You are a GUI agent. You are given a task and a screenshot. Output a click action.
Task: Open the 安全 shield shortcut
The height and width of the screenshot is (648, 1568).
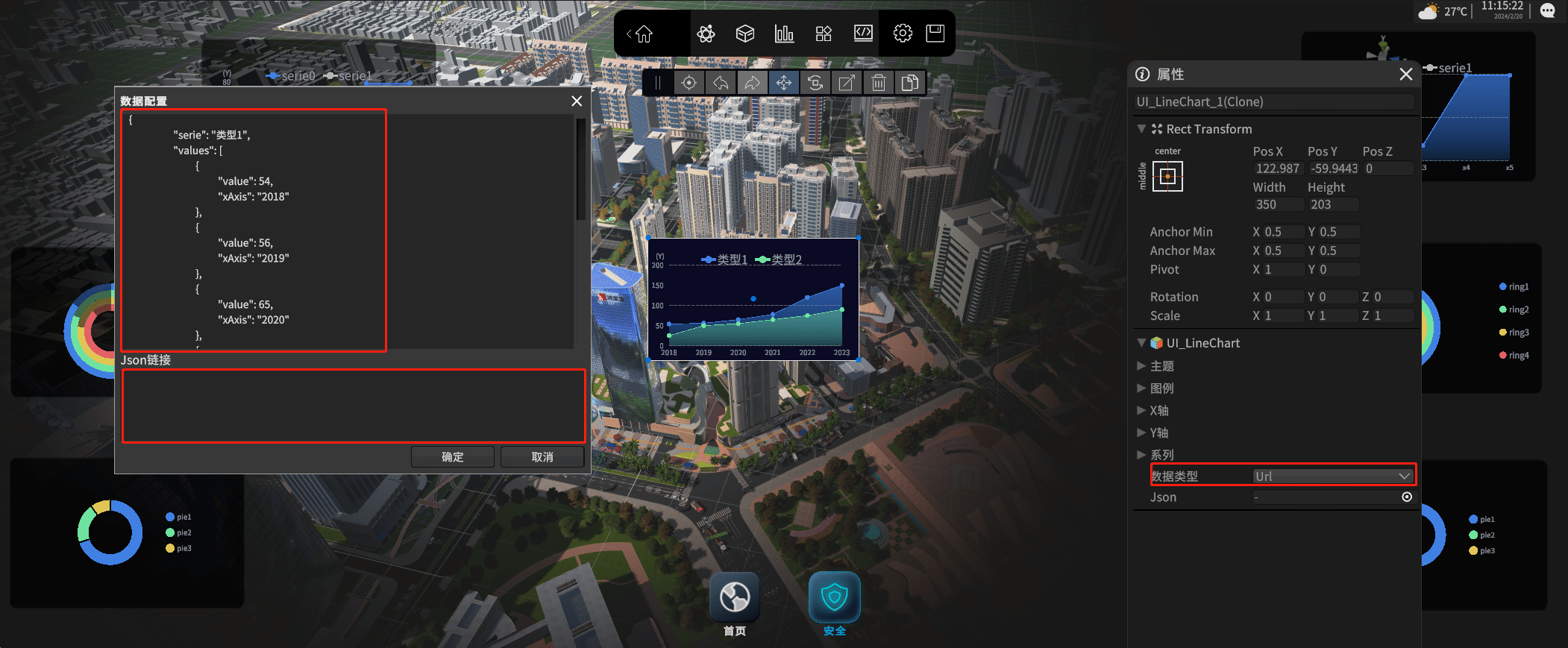[x=835, y=598]
